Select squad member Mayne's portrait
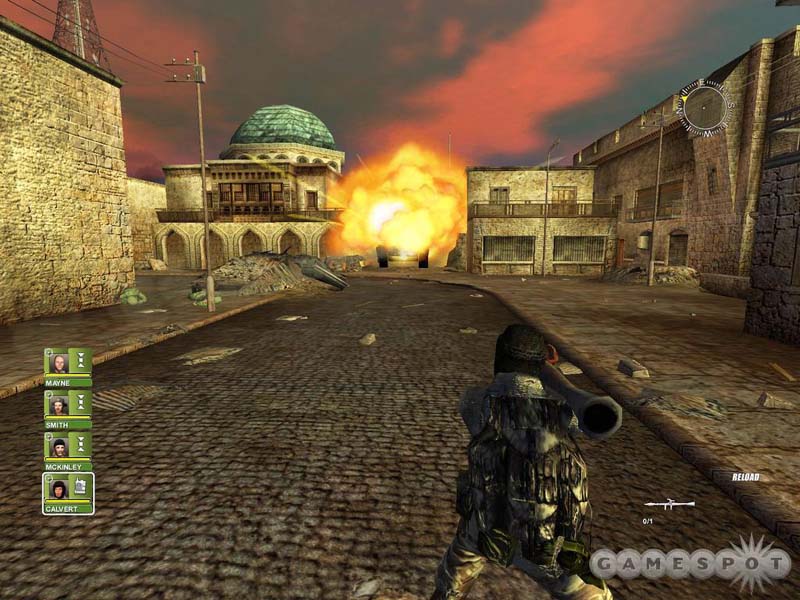800x600 pixels. point(59,362)
